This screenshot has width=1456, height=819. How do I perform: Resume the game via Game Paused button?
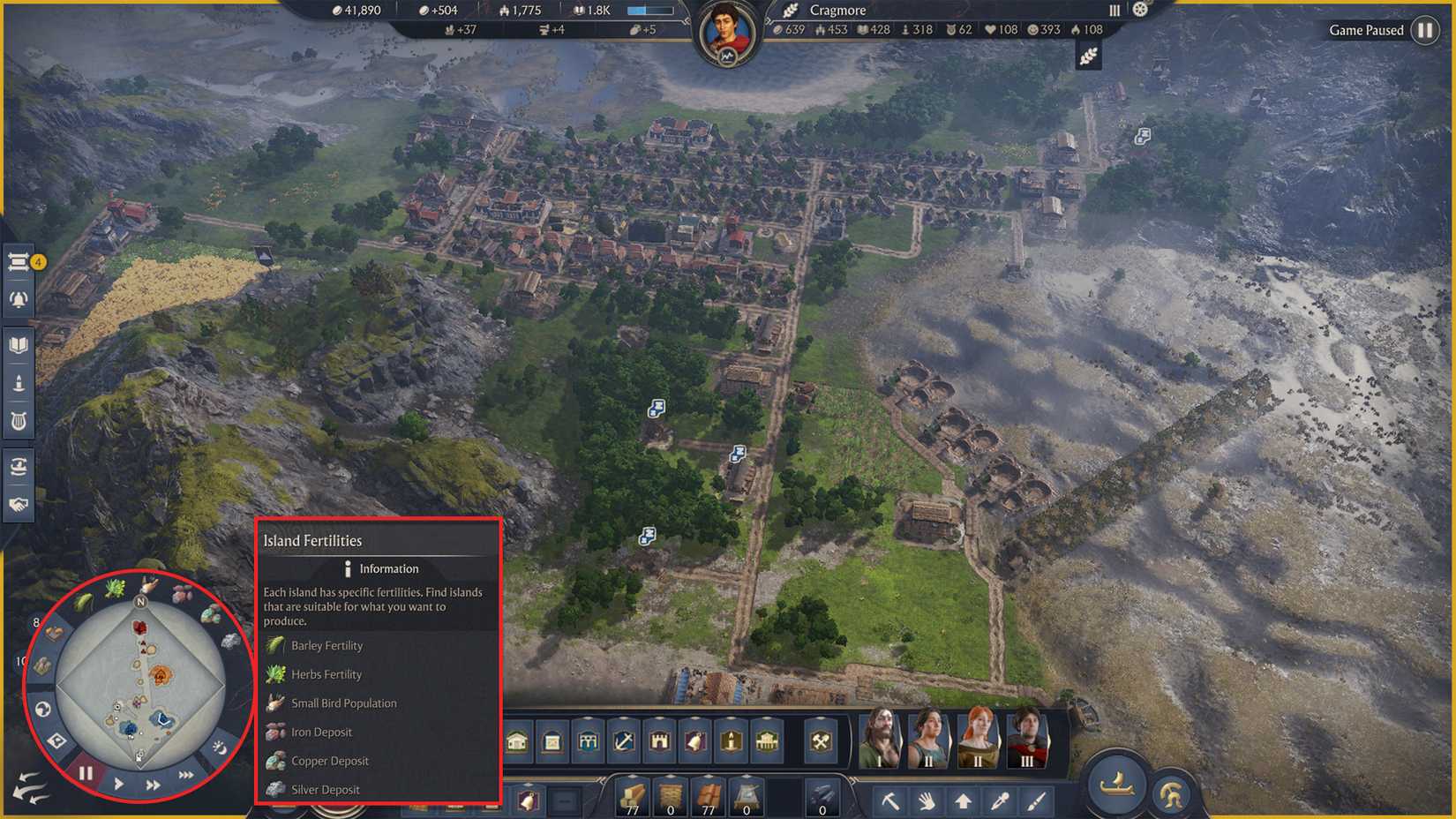1424,30
